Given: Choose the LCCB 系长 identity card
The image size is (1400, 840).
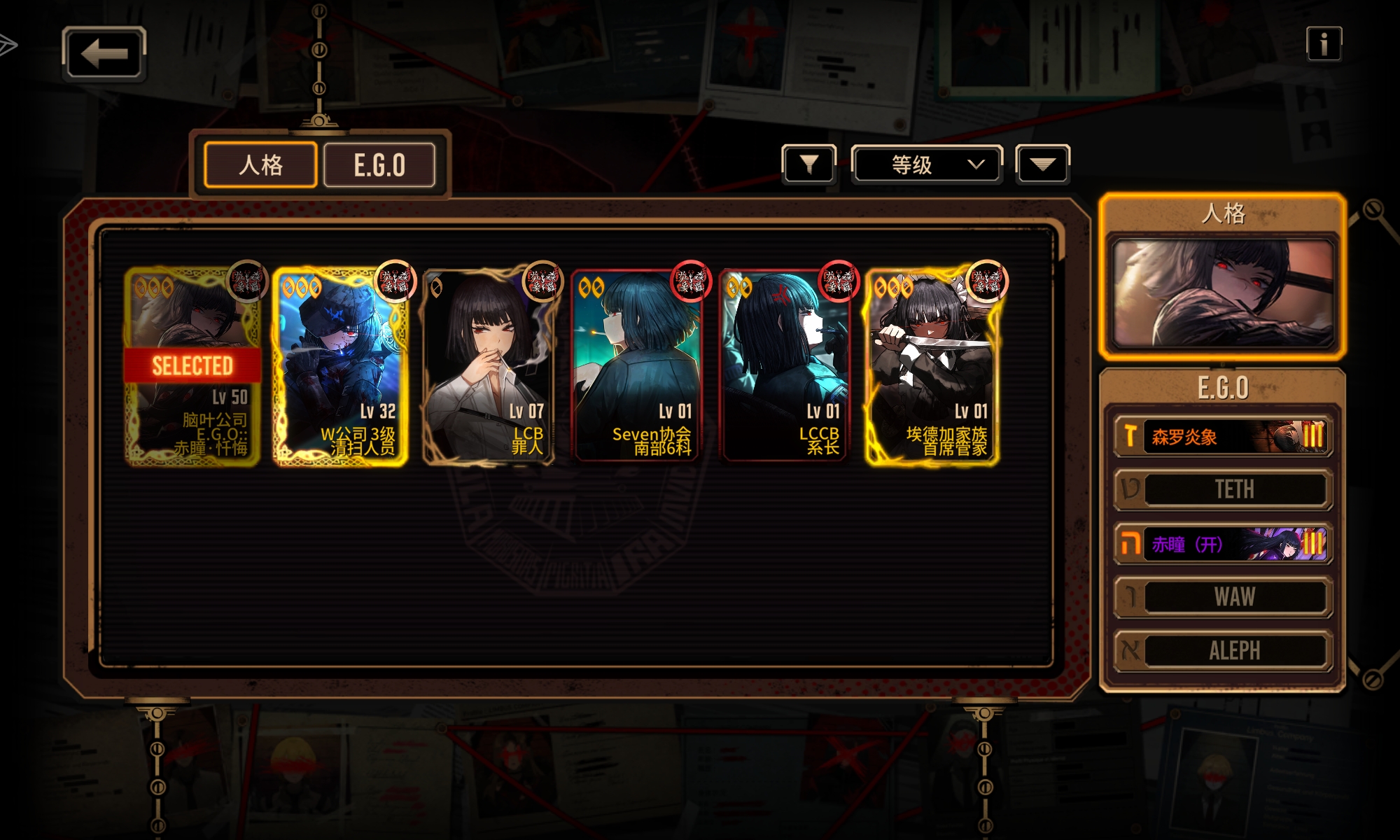Looking at the screenshot, I should (785, 366).
